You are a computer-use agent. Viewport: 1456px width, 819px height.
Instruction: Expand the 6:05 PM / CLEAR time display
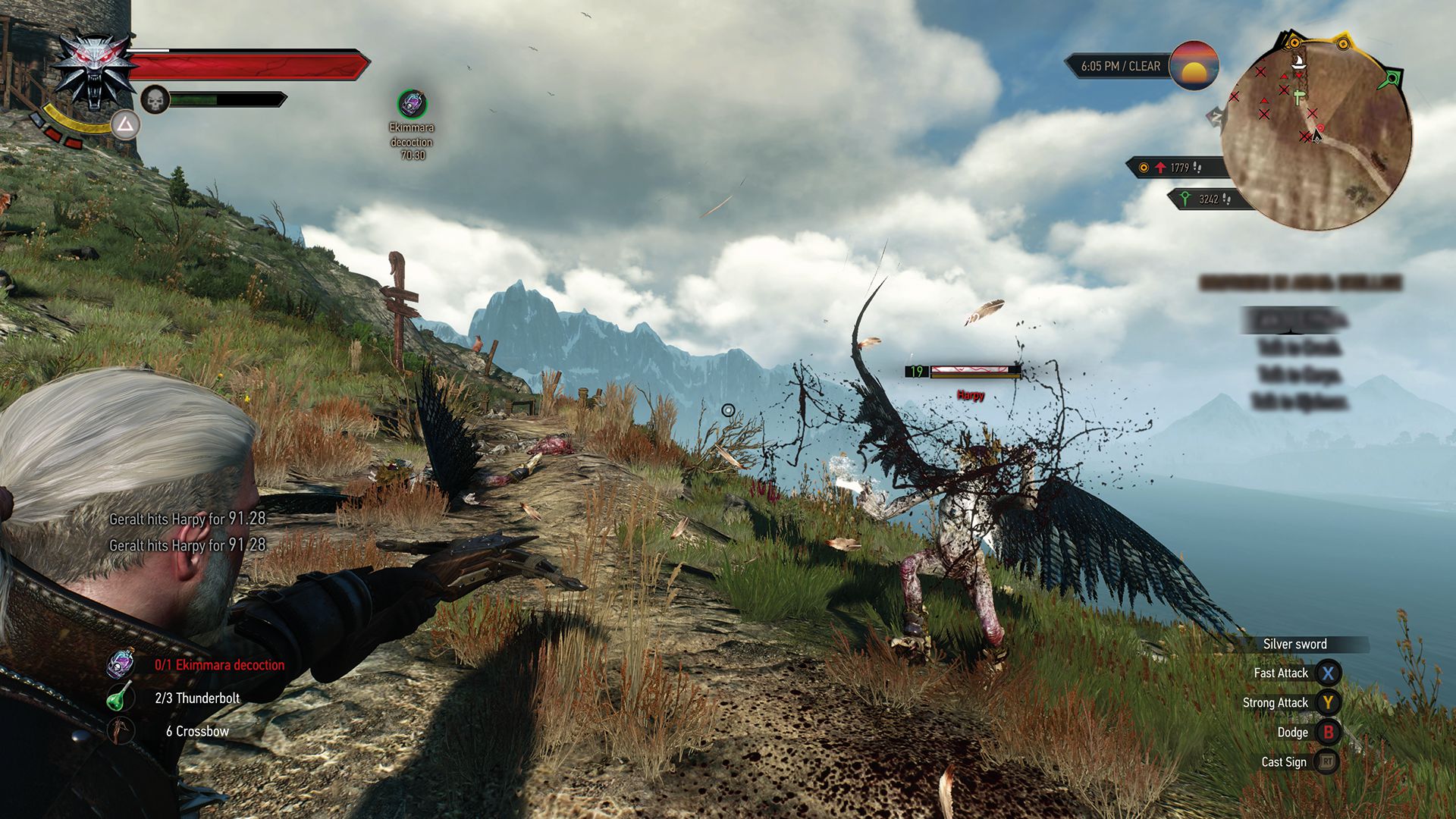[1119, 66]
